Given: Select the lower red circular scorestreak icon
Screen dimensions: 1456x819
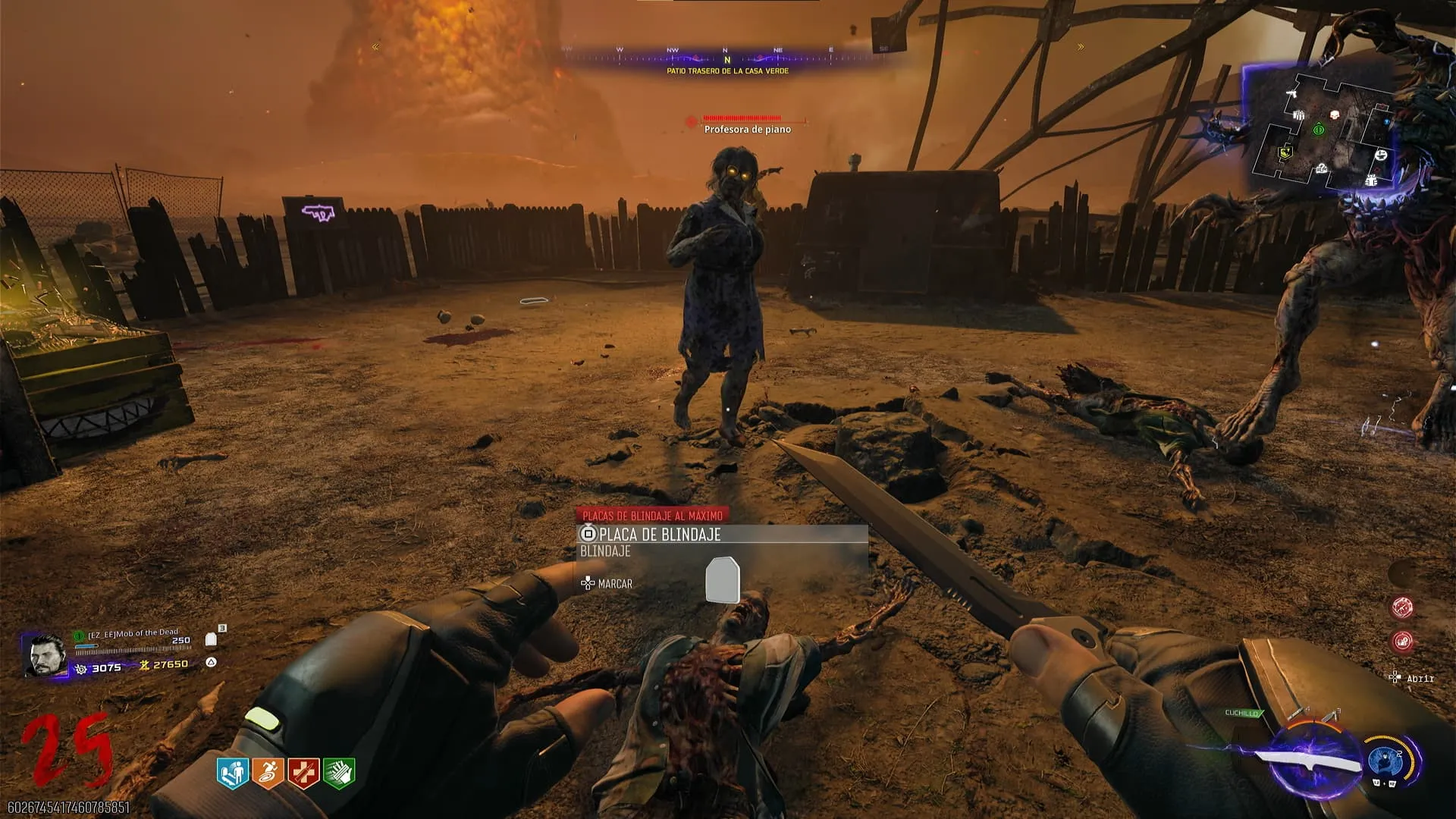Looking at the screenshot, I should [1402, 642].
